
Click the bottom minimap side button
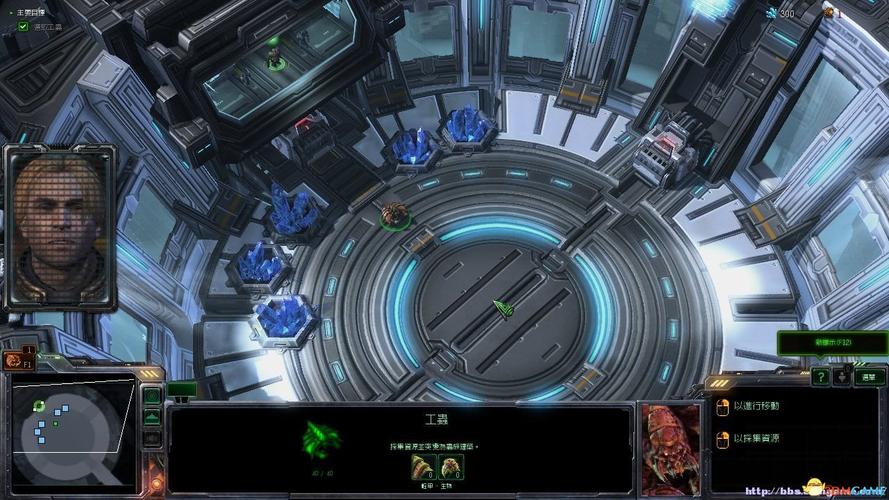pos(152,438)
